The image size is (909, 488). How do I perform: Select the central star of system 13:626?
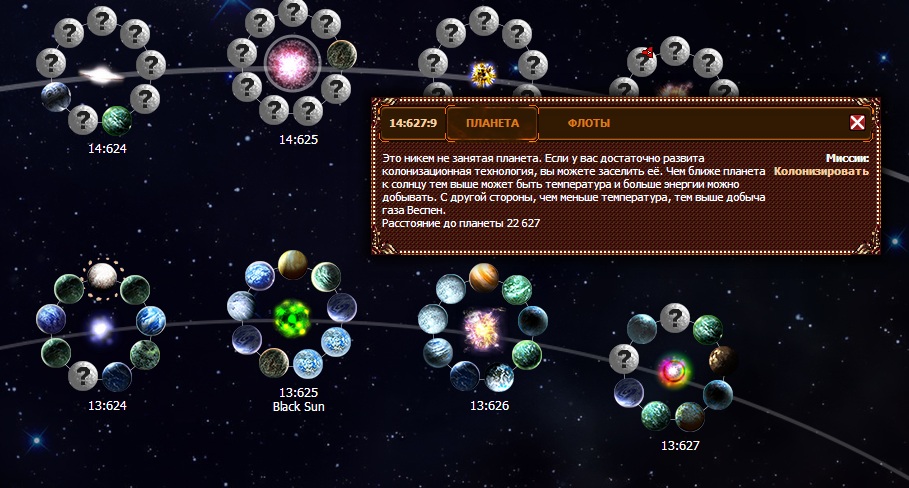coord(483,326)
